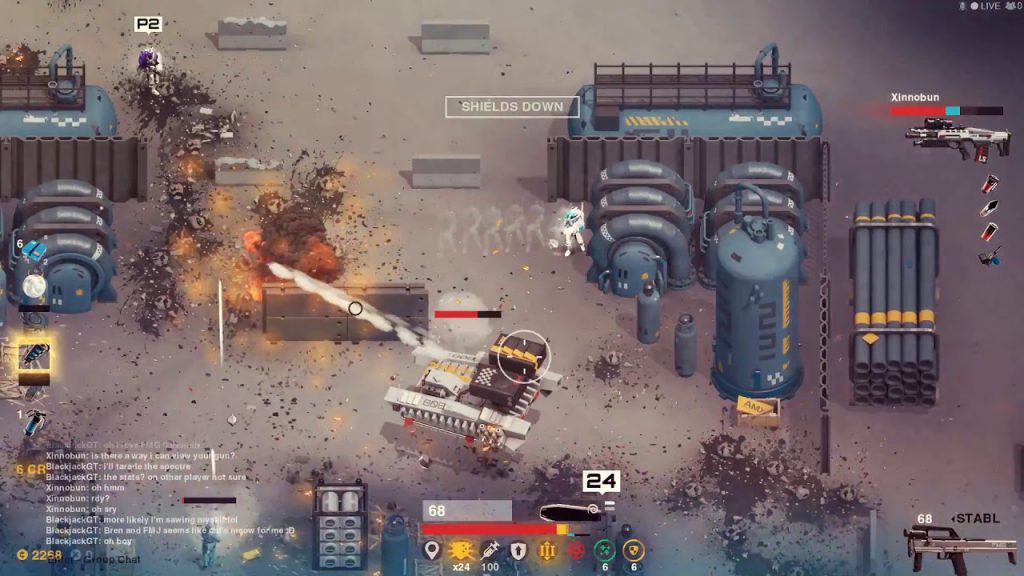Choose the green circular ability icon

pyautogui.click(x=605, y=550)
